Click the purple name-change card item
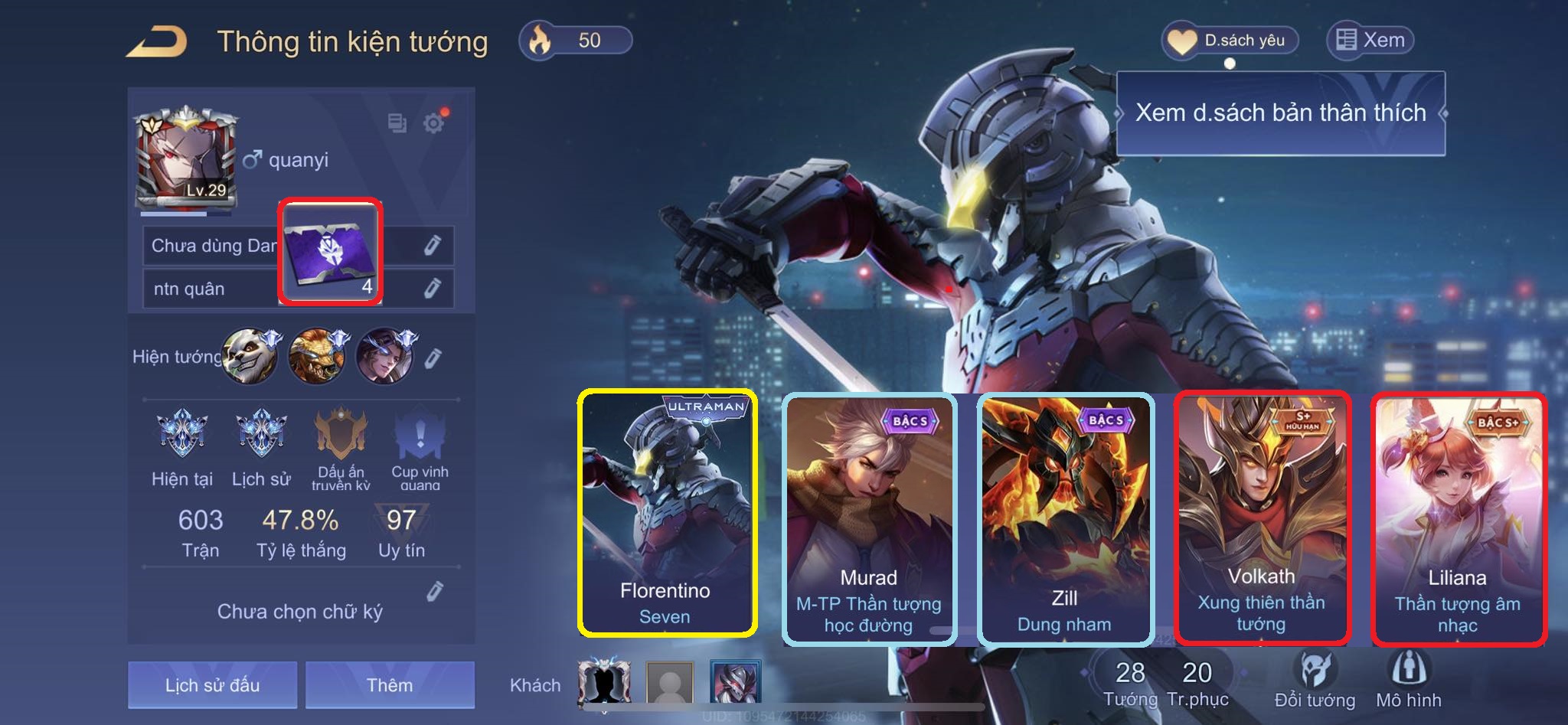The height and width of the screenshot is (725, 1568). (330, 252)
